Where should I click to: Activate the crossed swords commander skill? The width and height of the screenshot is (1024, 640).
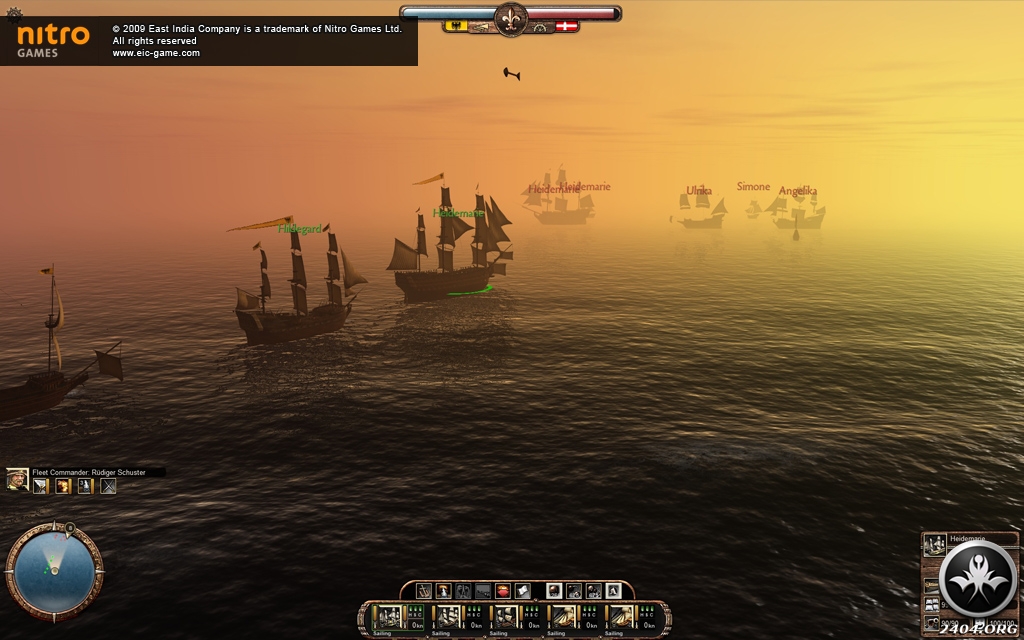click(108, 486)
